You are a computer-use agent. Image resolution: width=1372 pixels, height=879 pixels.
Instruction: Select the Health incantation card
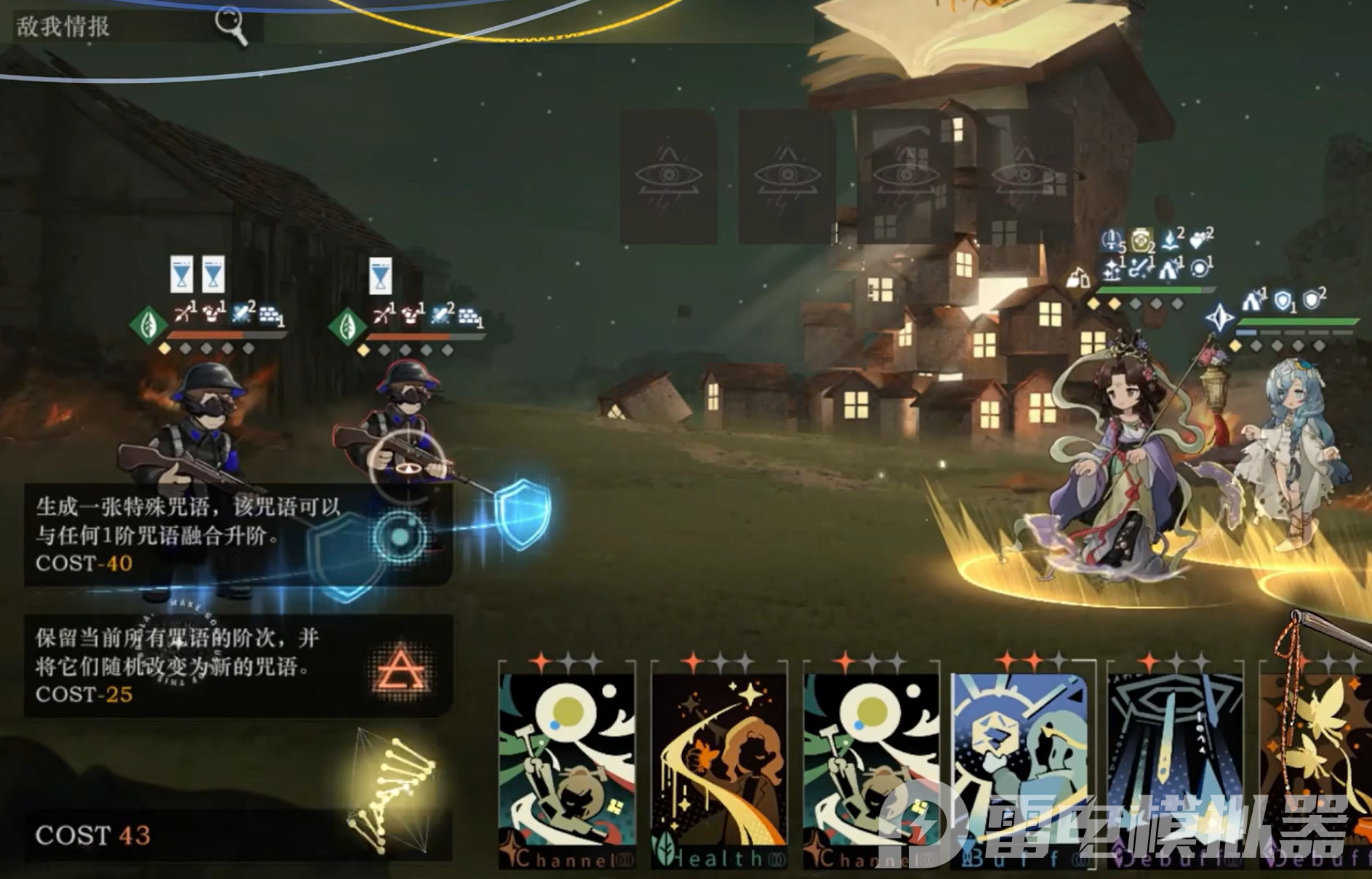[x=718, y=767]
